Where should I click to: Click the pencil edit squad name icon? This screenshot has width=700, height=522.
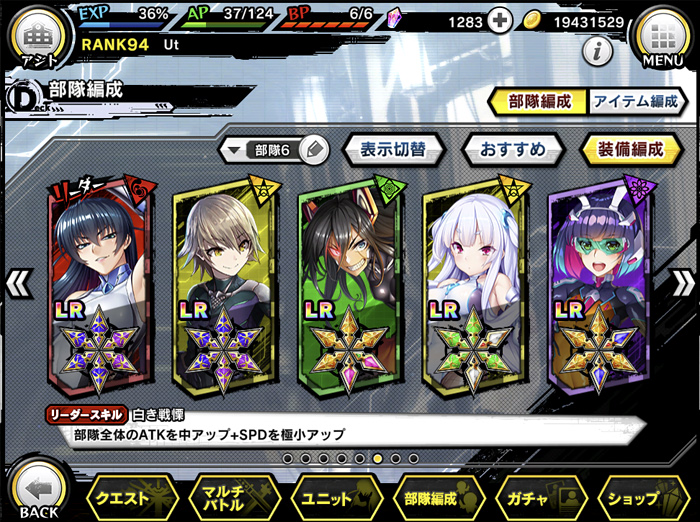tap(312, 150)
